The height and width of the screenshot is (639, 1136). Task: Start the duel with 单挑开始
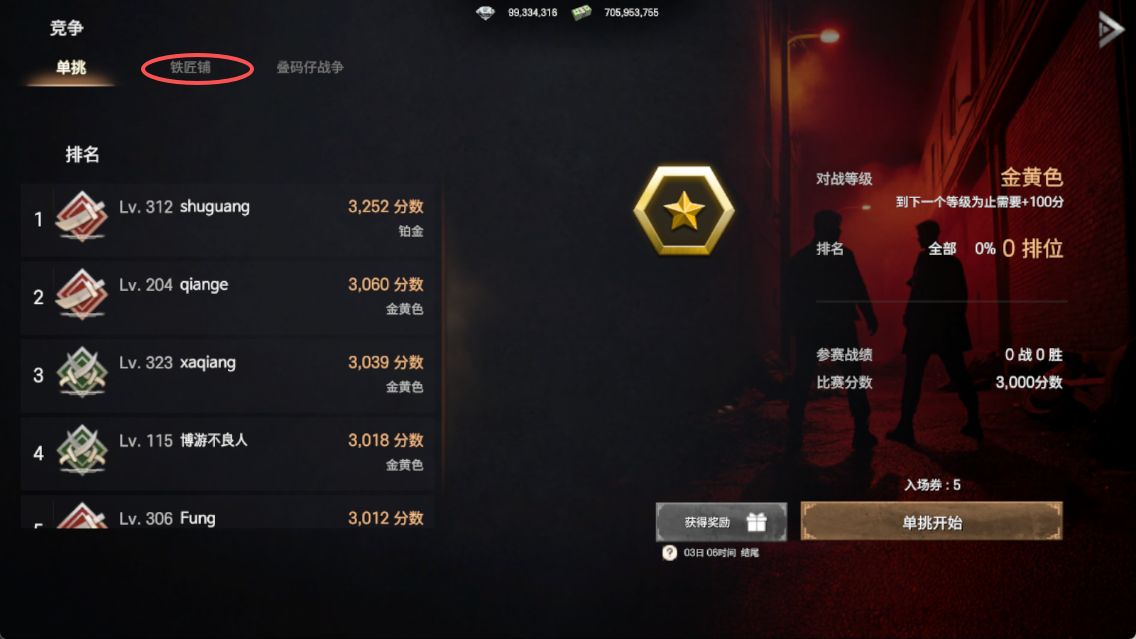(931, 522)
